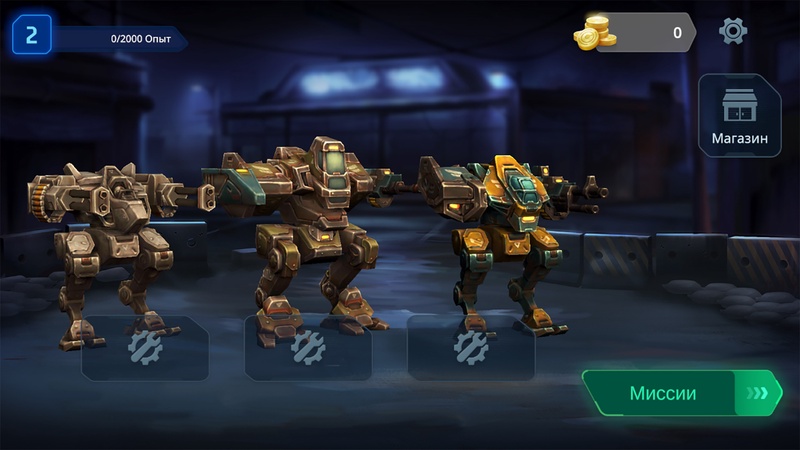Start the Миссии missions screen
Screen dimensions: 800x450
point(681,393)
